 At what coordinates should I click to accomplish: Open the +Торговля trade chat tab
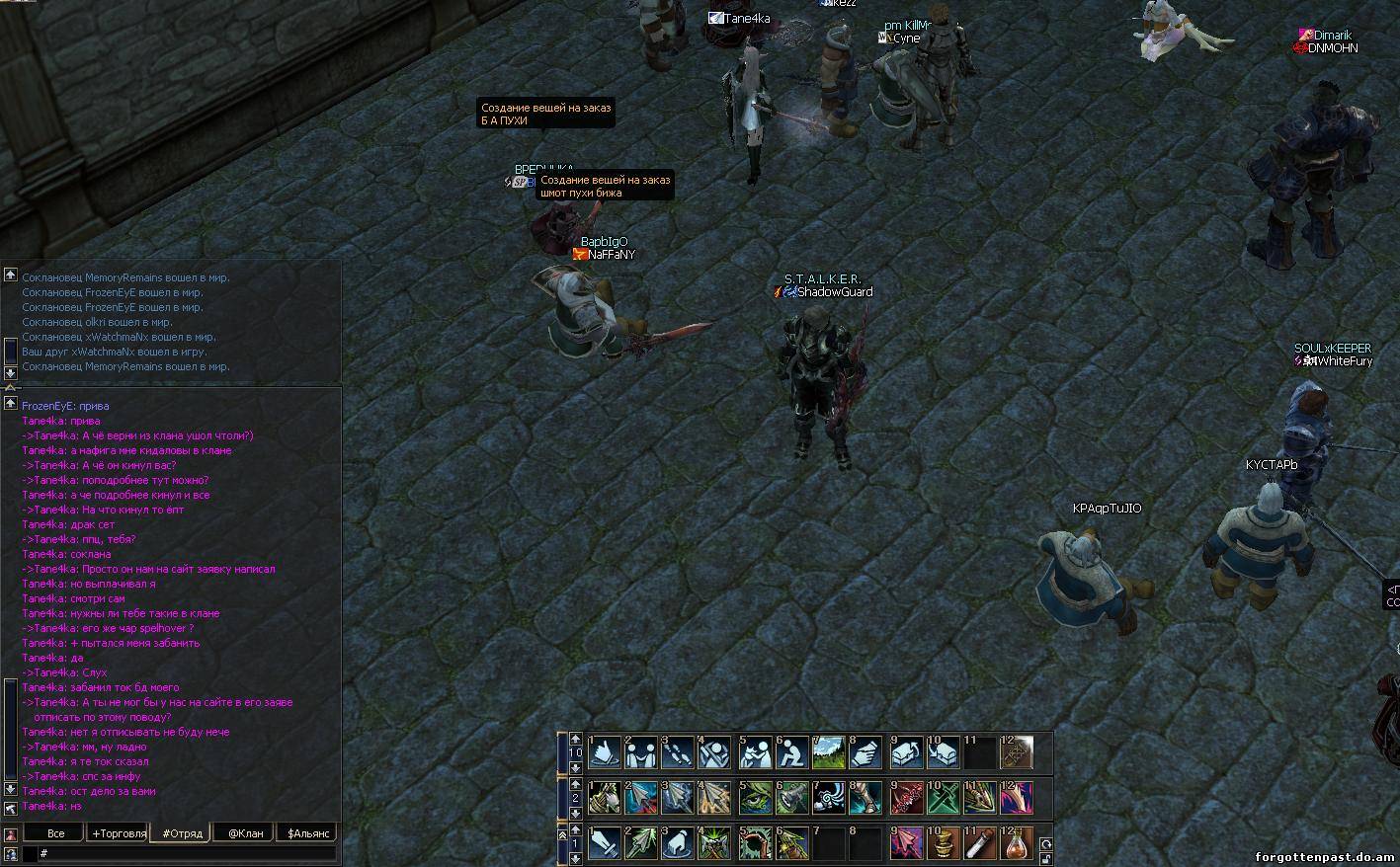coord(119,833)
